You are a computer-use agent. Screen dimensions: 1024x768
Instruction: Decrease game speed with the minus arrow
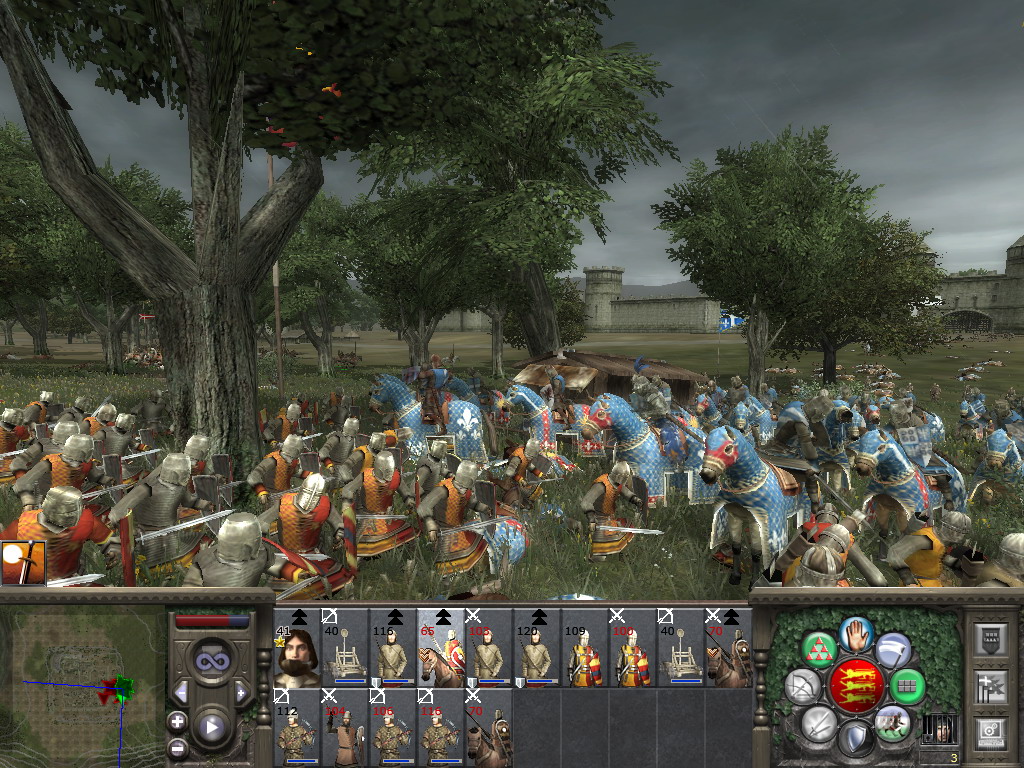tap(182, 692)
